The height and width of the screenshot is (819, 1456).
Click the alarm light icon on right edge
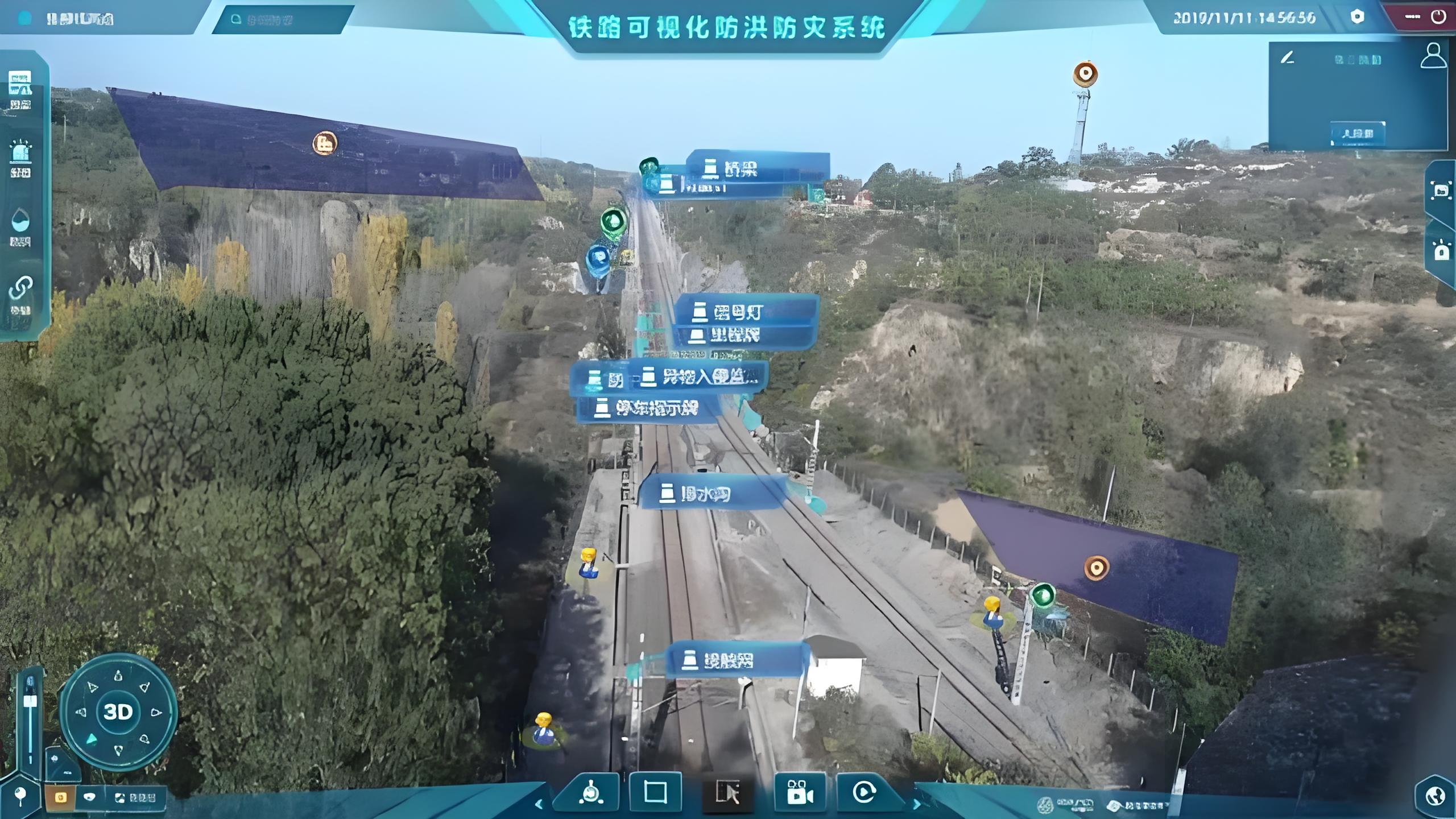1441,251
